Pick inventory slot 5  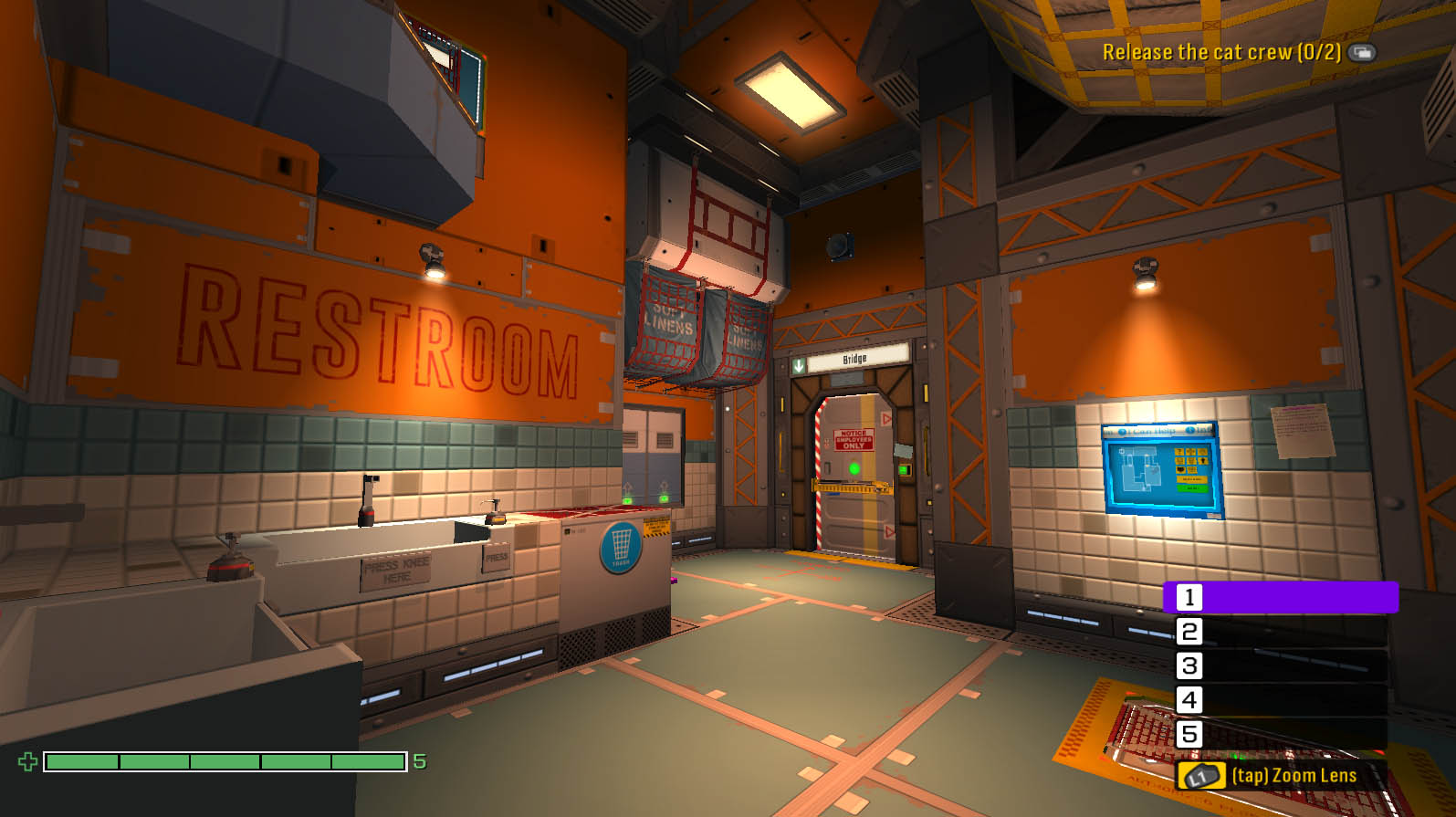1280,734
